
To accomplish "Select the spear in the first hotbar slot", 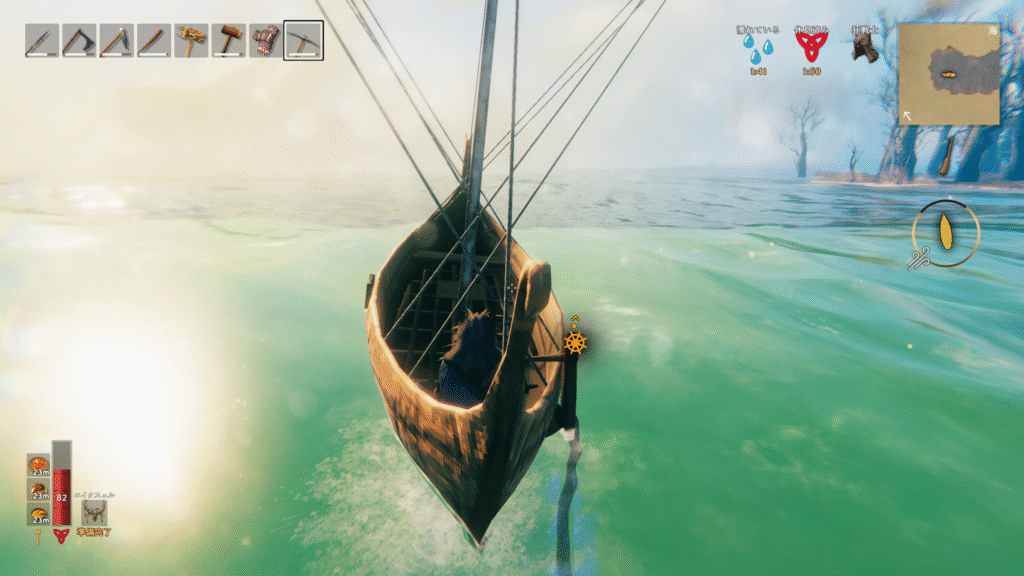I will (x=42, y=41).
